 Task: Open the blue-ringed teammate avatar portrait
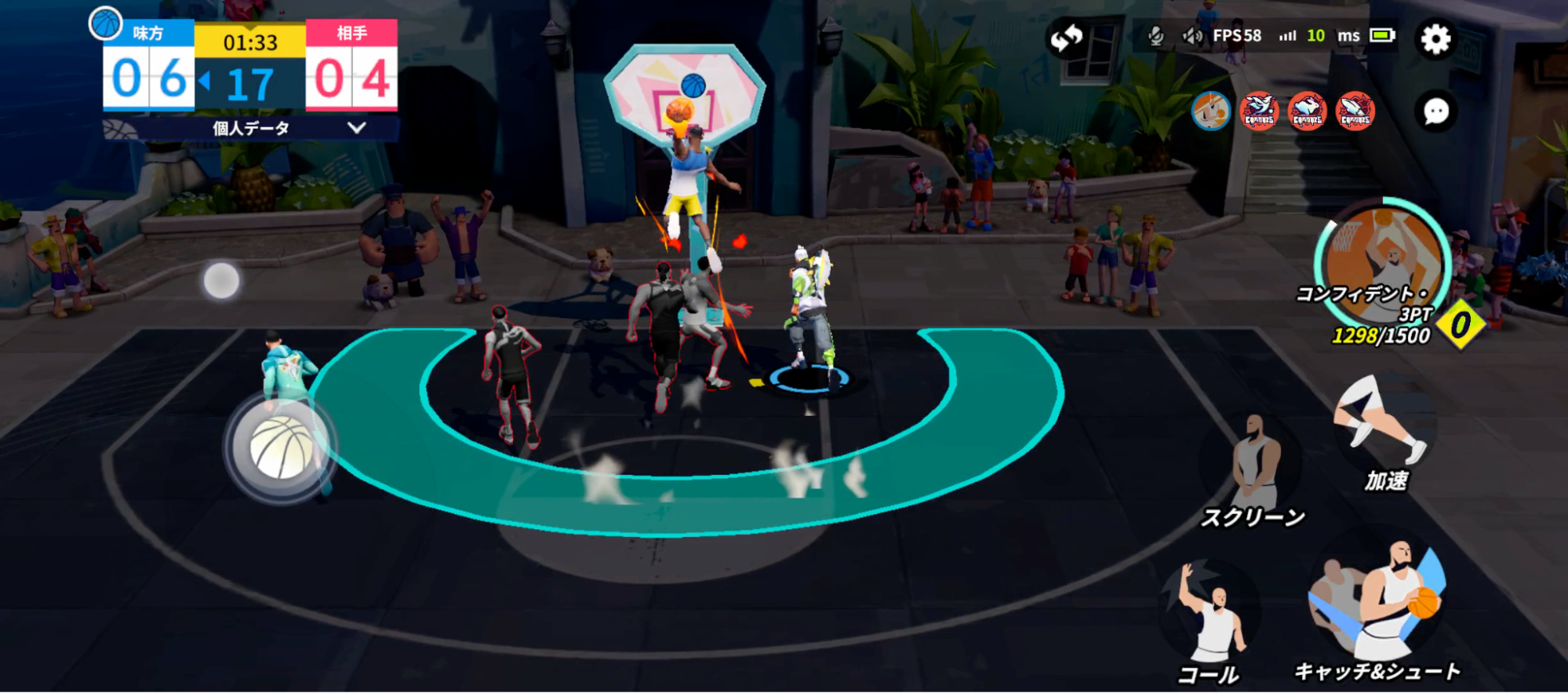[x=1211, y=111]
